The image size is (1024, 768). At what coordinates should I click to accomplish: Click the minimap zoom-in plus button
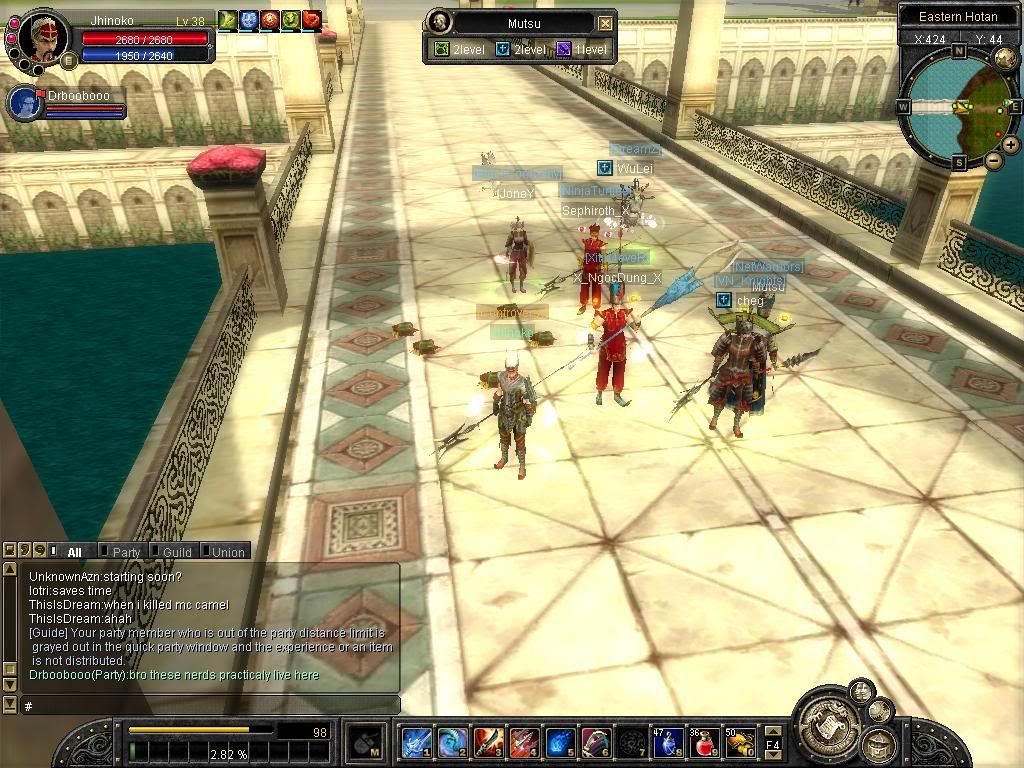click(1011, 145)
